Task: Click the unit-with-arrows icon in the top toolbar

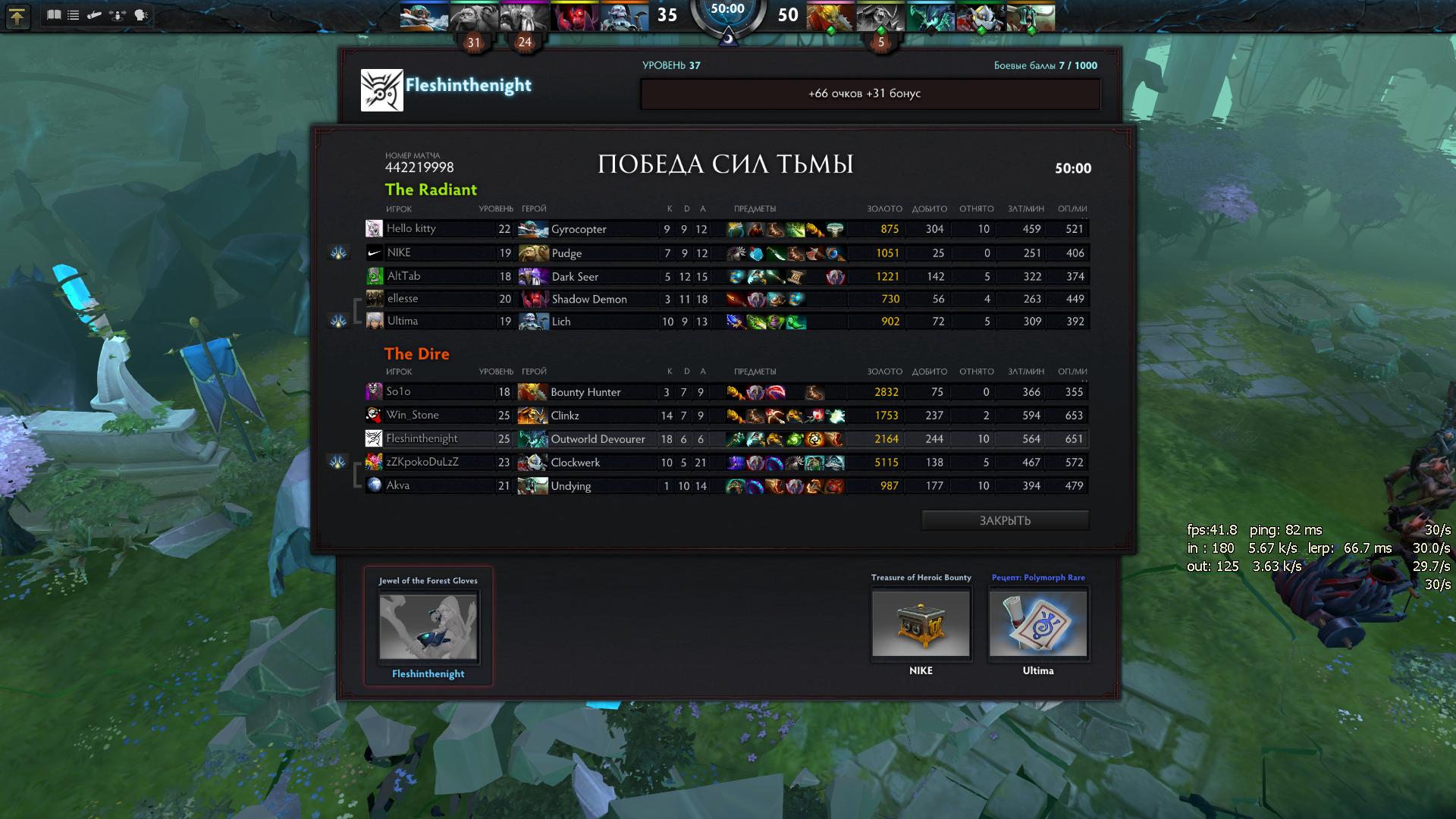Action: [x=118, y=14]
